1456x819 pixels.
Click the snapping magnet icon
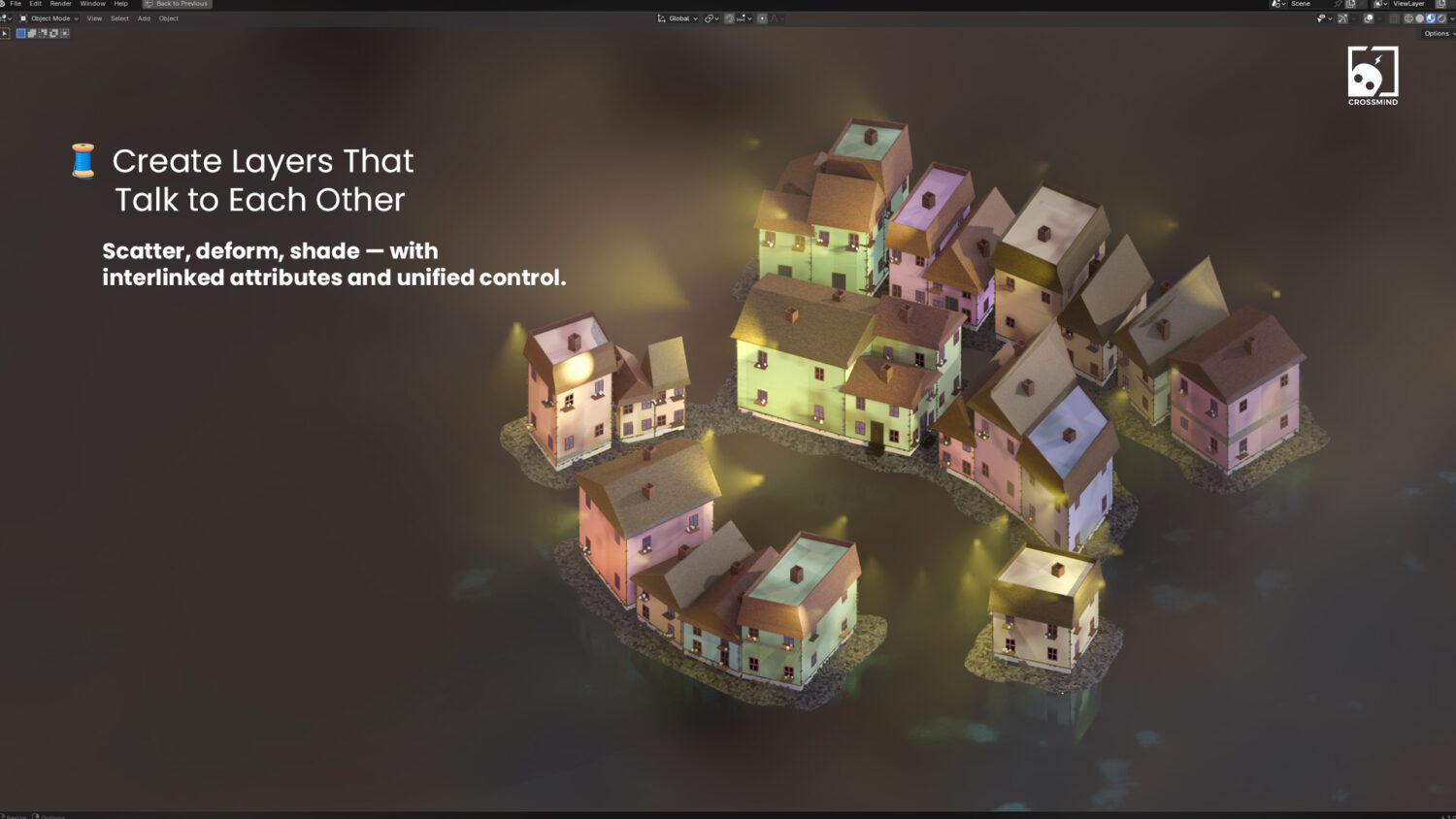click(x=729, y=17)
